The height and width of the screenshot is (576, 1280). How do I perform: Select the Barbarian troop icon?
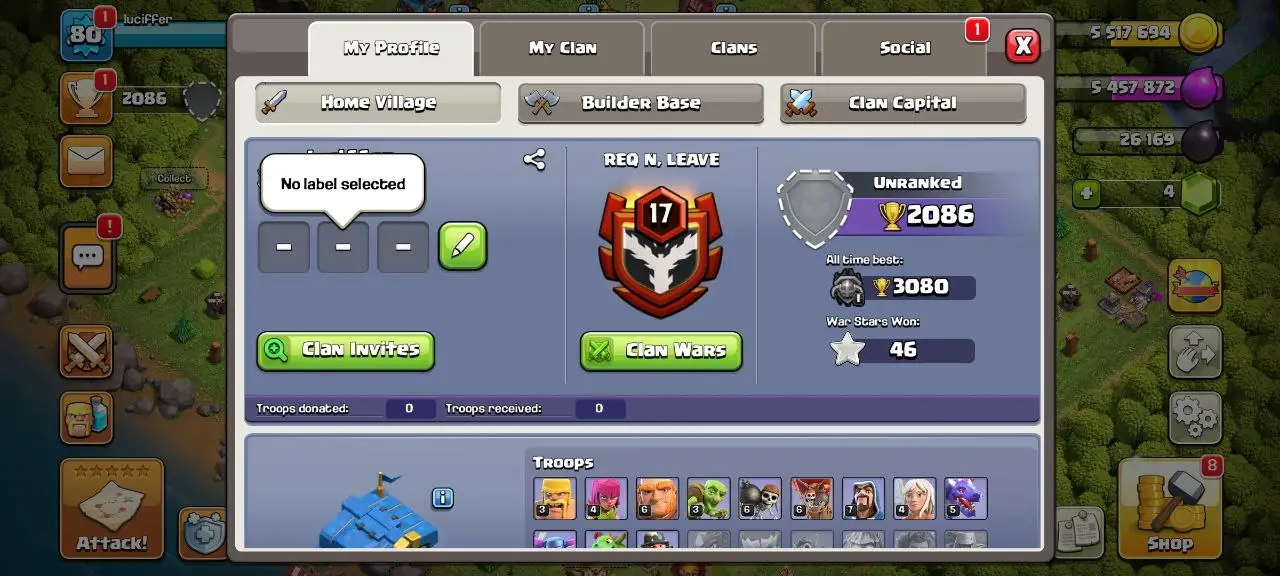pyautogui.click(x=554, y=498)
